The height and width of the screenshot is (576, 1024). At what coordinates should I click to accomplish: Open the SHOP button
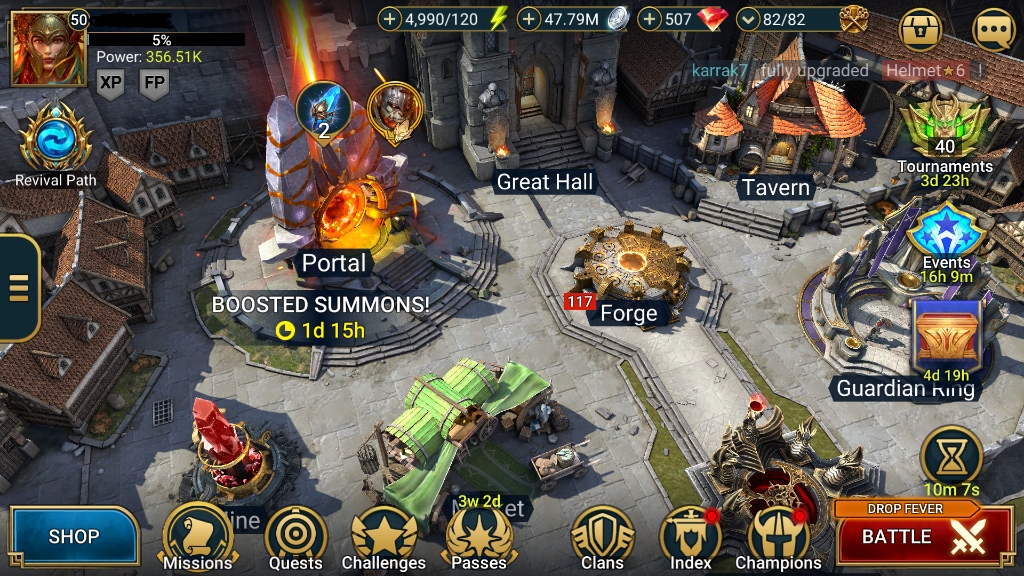point(74,537)
